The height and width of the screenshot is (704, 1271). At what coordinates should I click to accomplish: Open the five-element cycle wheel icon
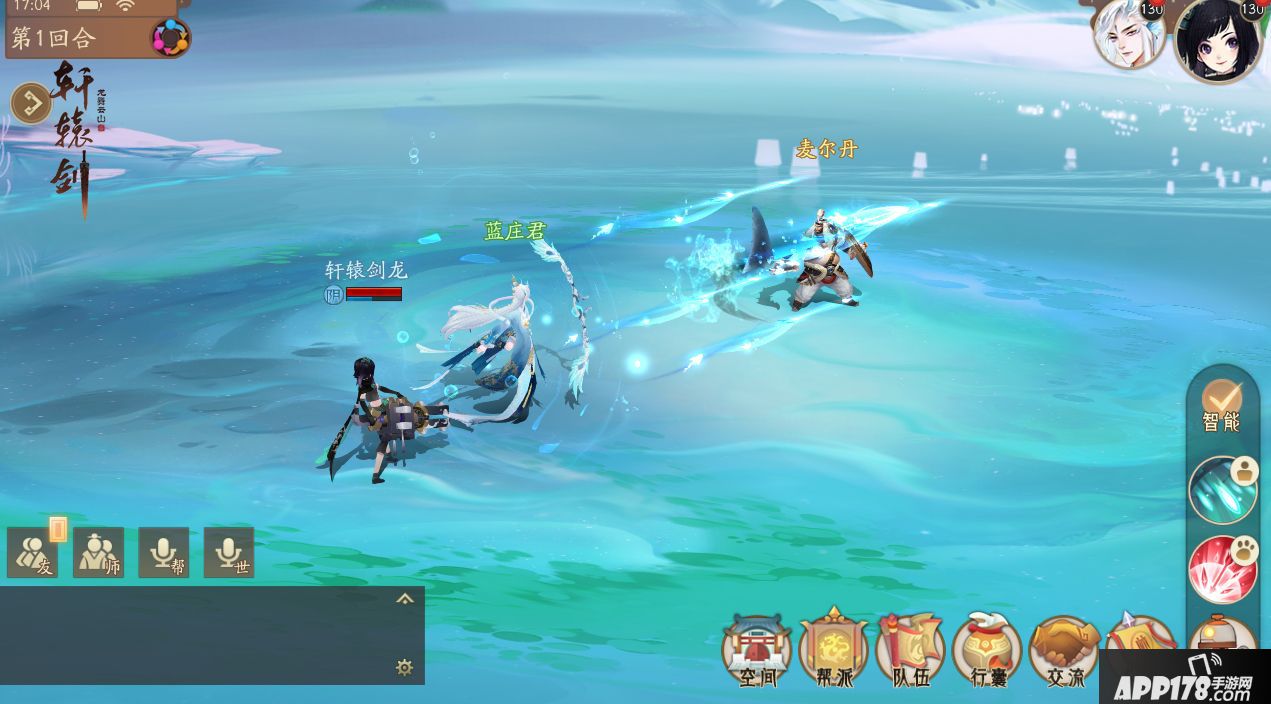[x=170, y=39]
